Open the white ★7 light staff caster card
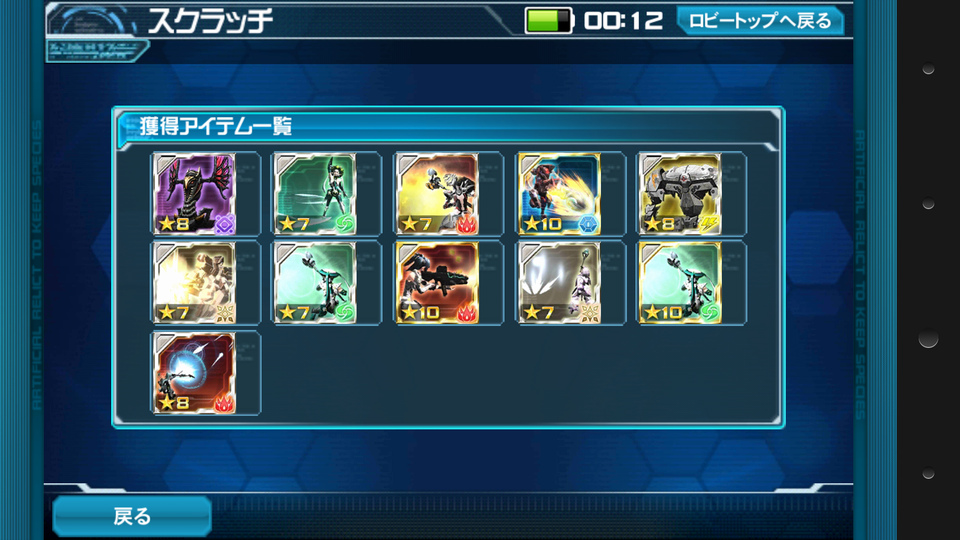960x540 pixels. click(559, 284)
